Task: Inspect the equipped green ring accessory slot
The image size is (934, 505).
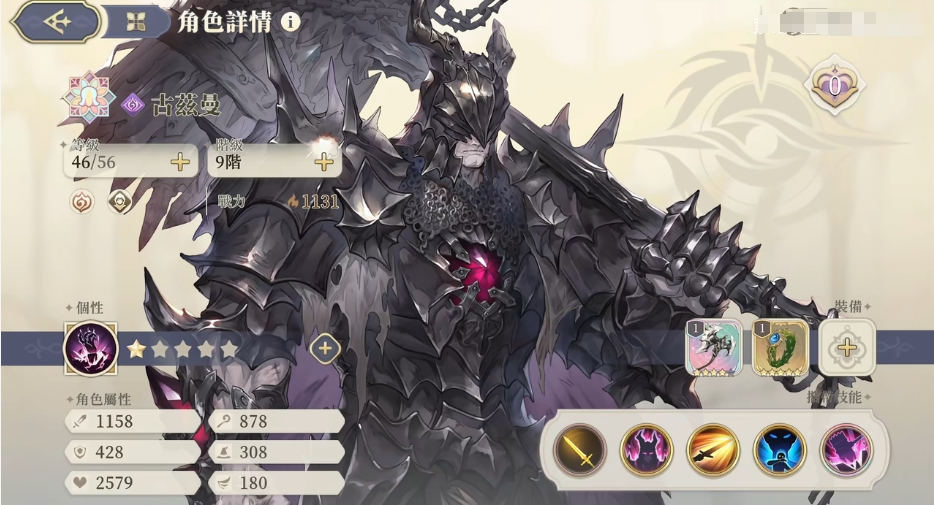Action: click(780, 348)
